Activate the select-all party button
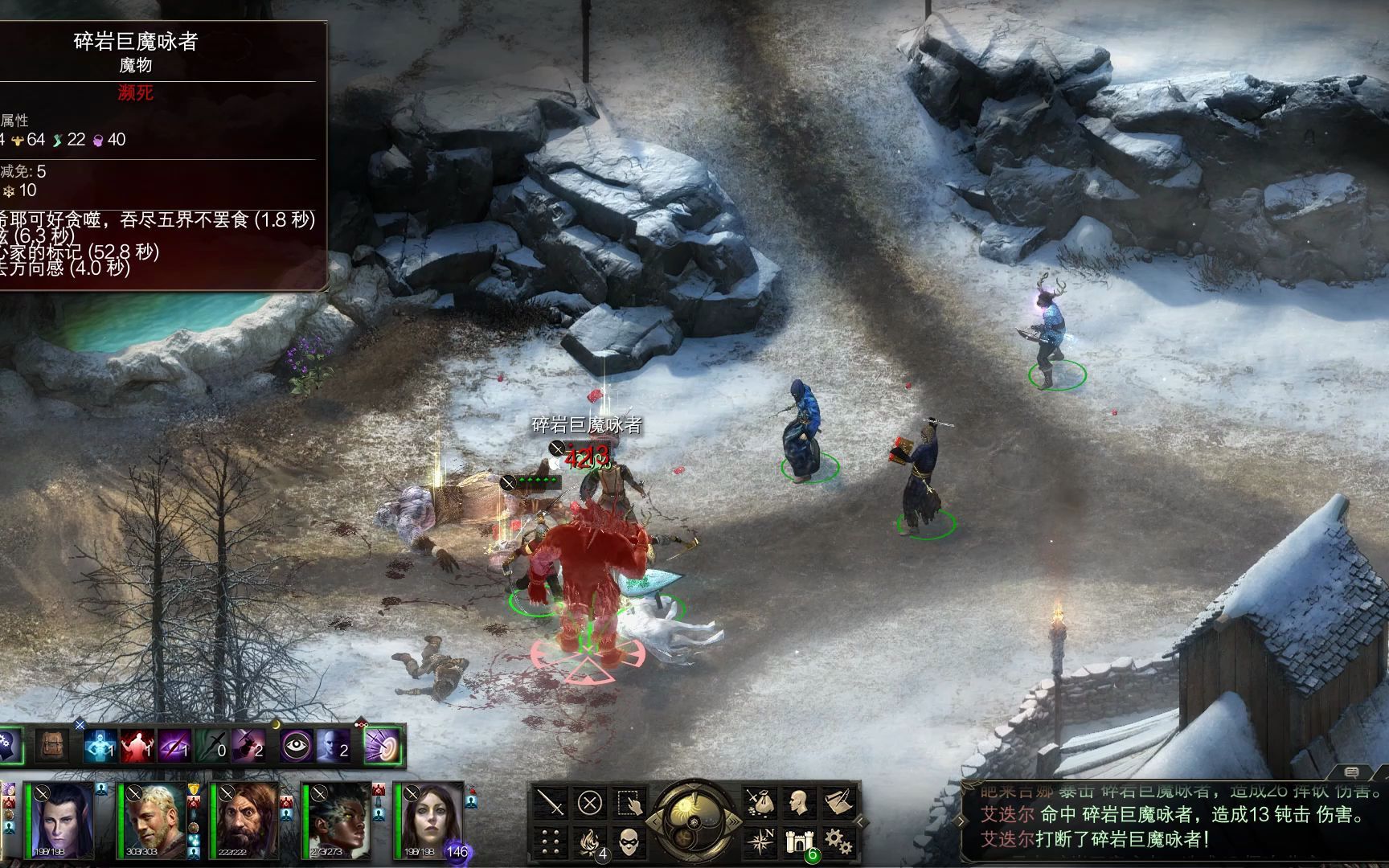 [629, 802]
